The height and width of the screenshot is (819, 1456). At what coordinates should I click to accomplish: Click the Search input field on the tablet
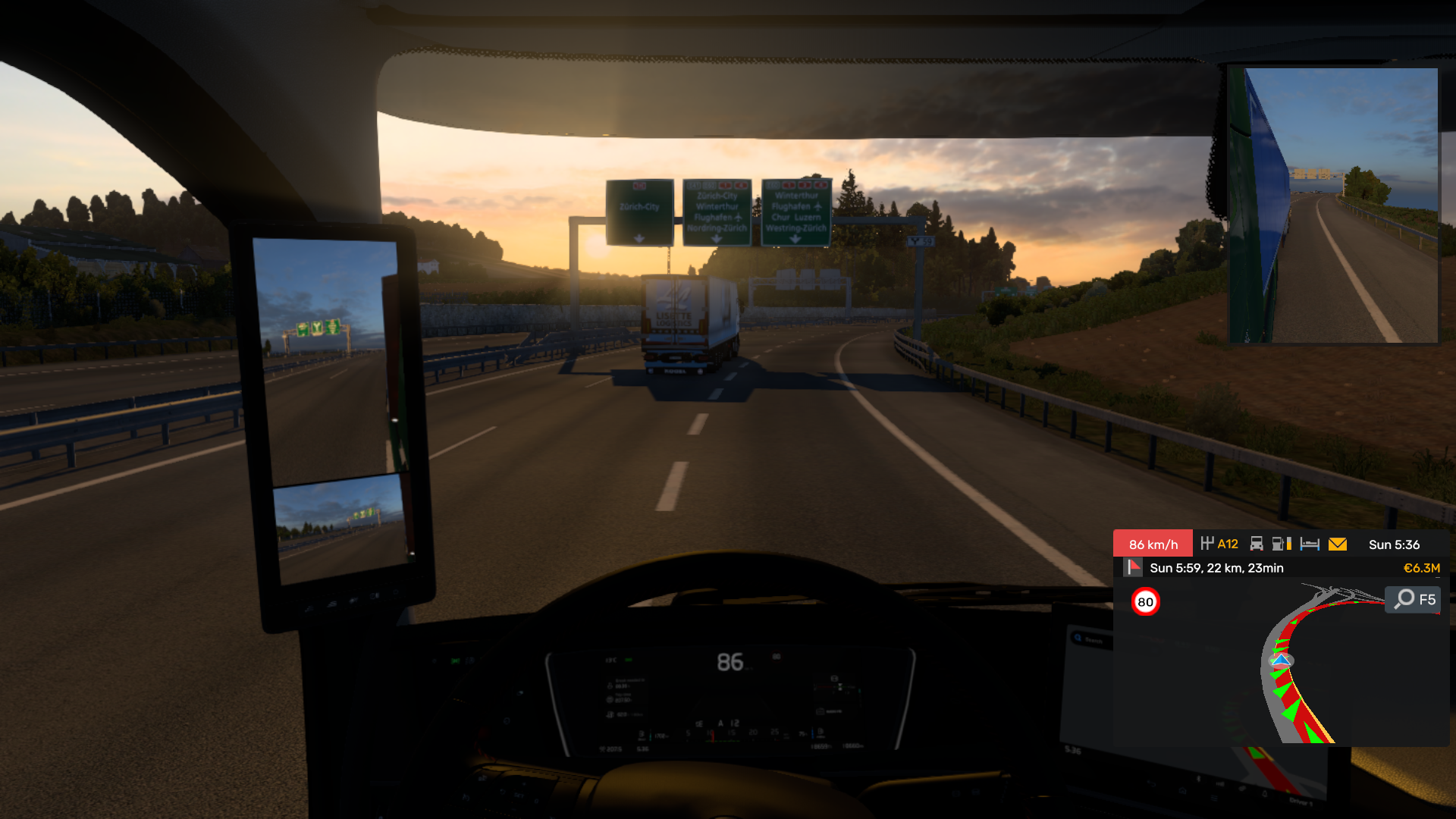click(x=1092, y=641)
